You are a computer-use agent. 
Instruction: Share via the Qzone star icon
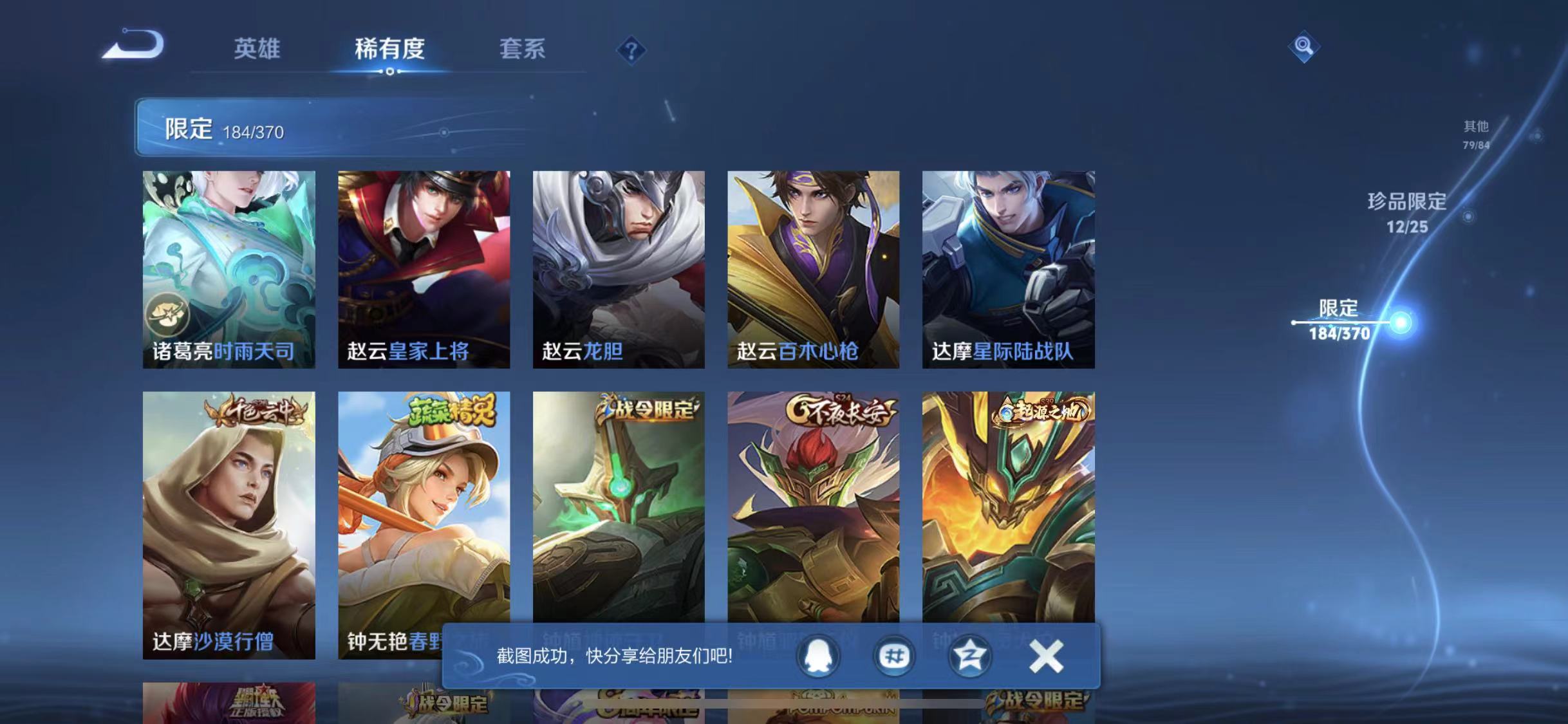coord(969,657)
